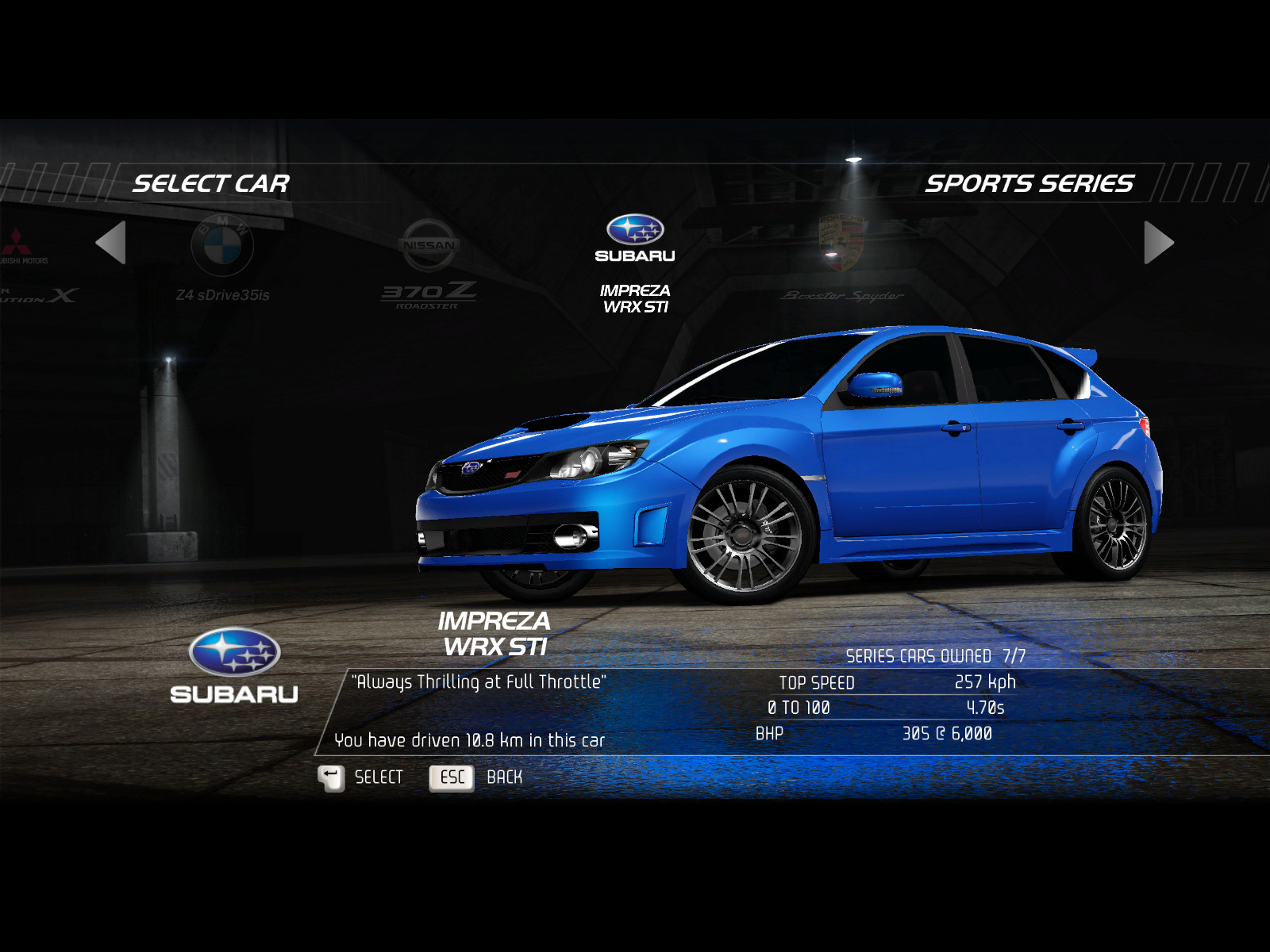Go back using the Back option

tap(476, 777)
